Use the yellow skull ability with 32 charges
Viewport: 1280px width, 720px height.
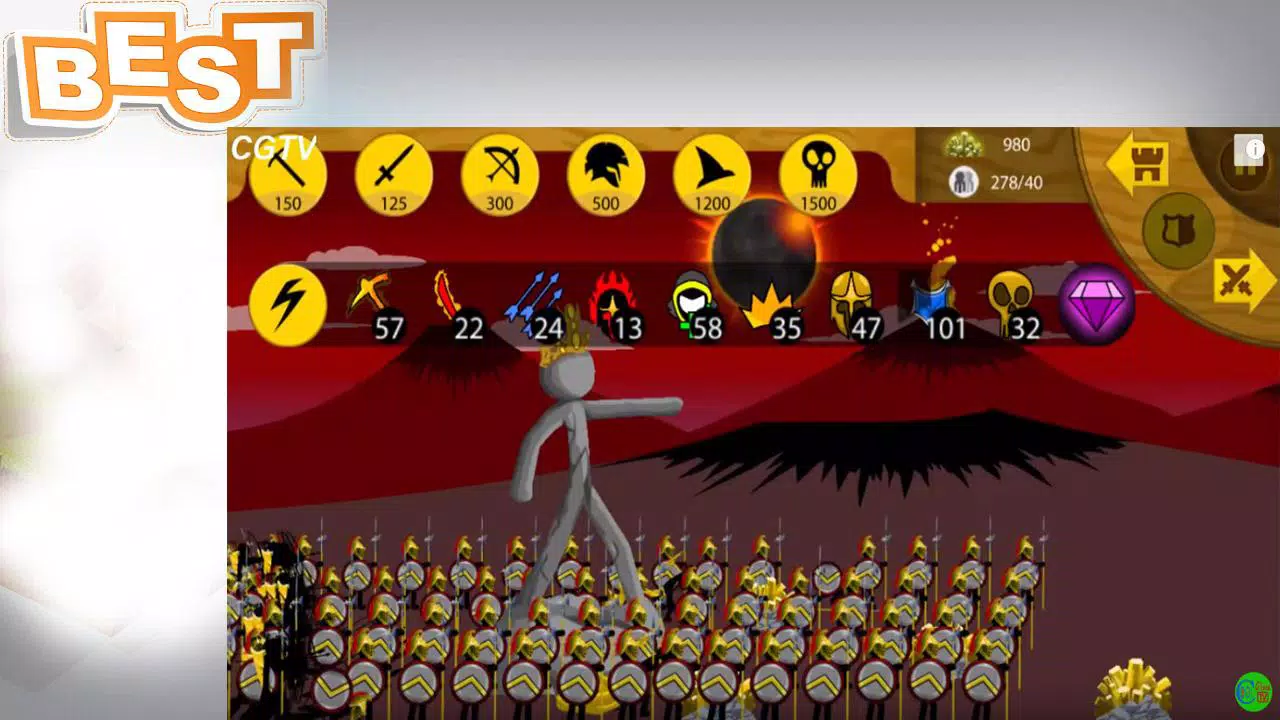point(1005,300)
